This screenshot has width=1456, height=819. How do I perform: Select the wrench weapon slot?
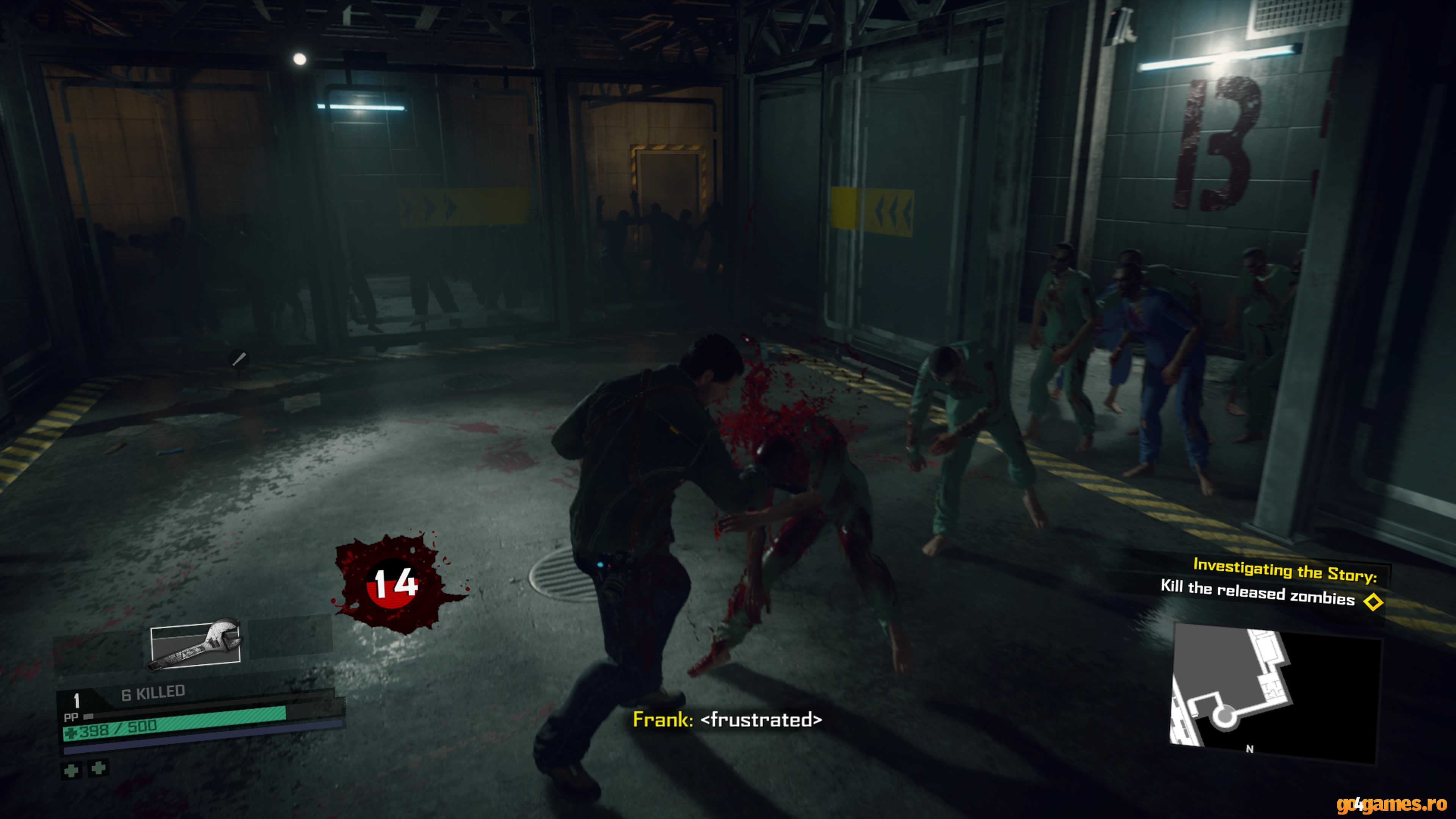click(195, 644)
